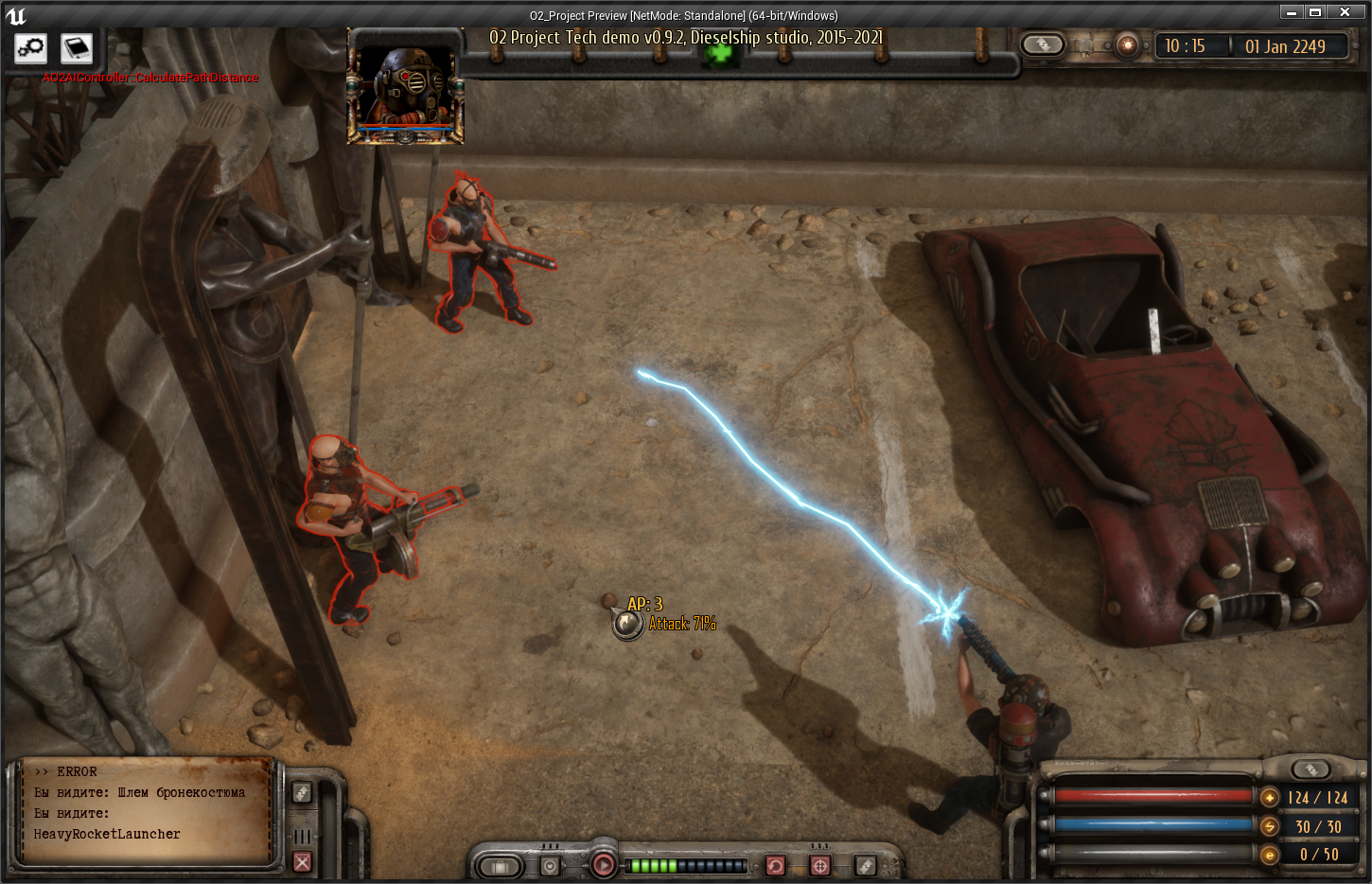Open the book icon in top-left corner
This screenshot has width=1372, height=884.
click(x=76, y=47)
